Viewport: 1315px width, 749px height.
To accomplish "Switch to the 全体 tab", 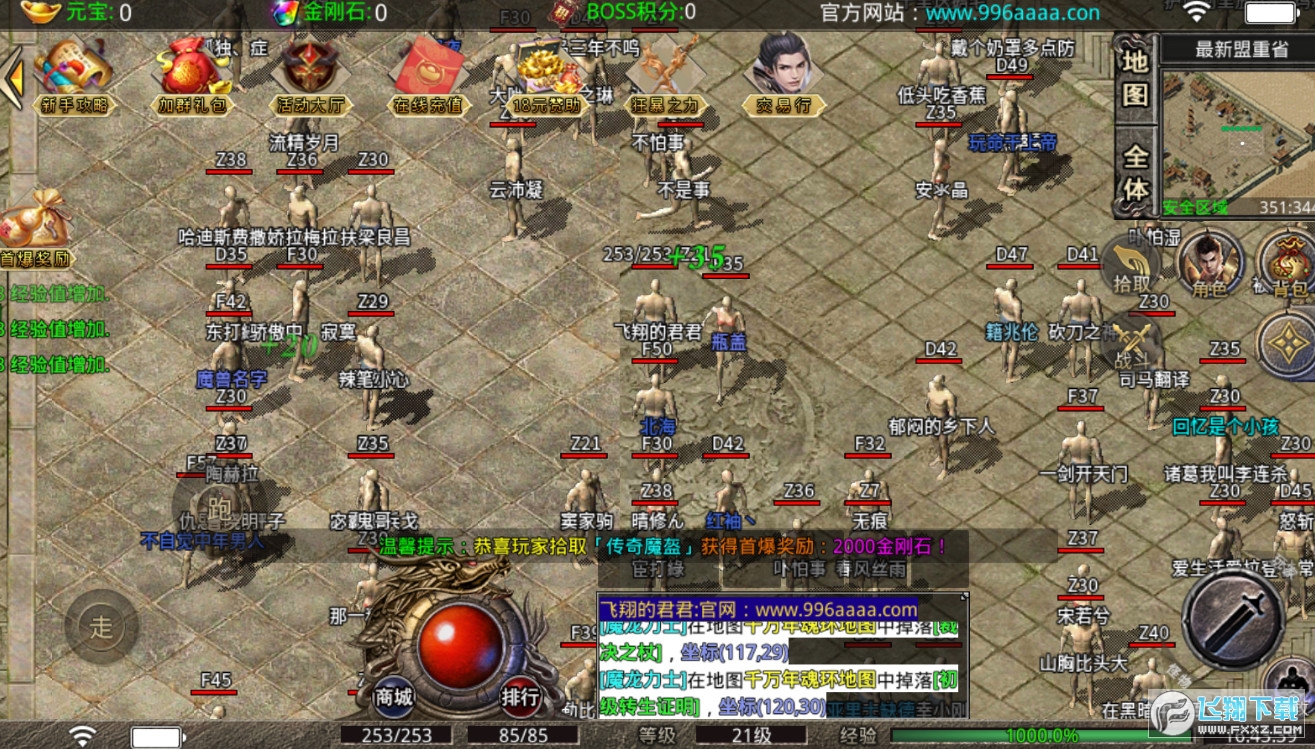I will (1135, 172).
